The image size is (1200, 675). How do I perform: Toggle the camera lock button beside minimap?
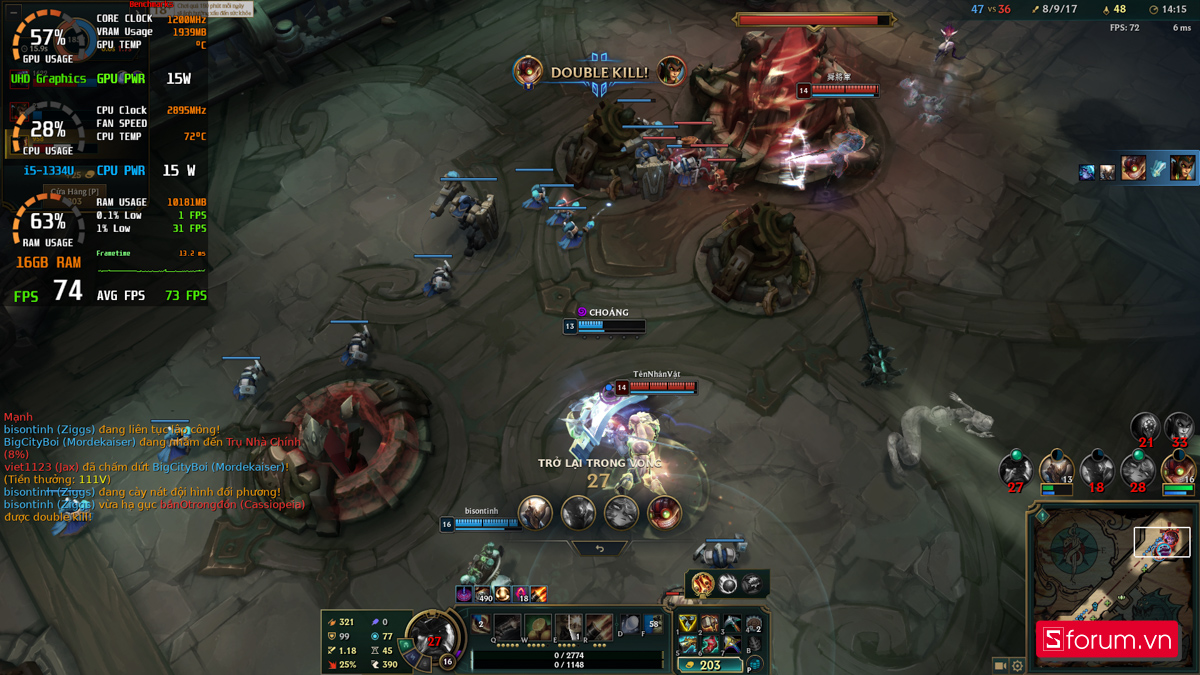tap(999, 665)
